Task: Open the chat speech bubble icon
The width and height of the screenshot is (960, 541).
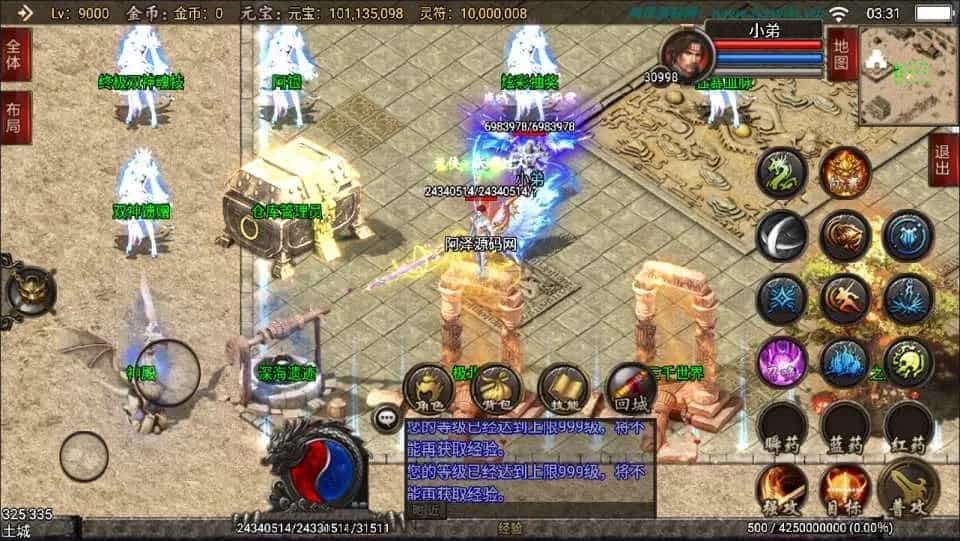Action: pyautogui.click(x=385, y=419)
